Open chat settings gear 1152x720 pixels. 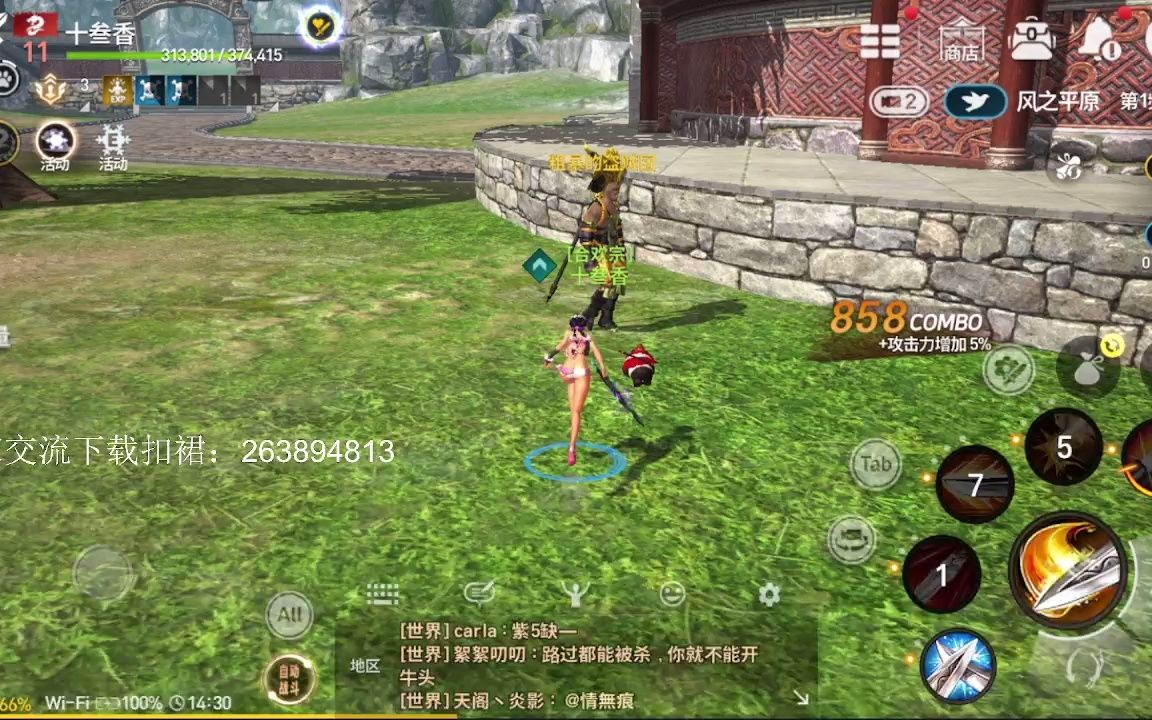tap(769, 595)
